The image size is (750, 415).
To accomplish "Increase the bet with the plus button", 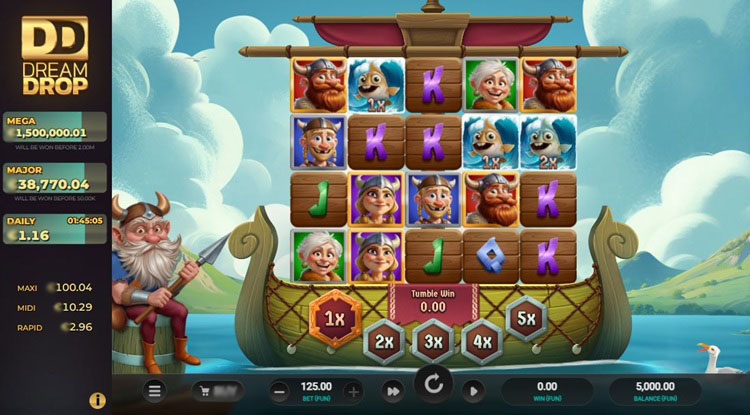I will click(353, 390).
